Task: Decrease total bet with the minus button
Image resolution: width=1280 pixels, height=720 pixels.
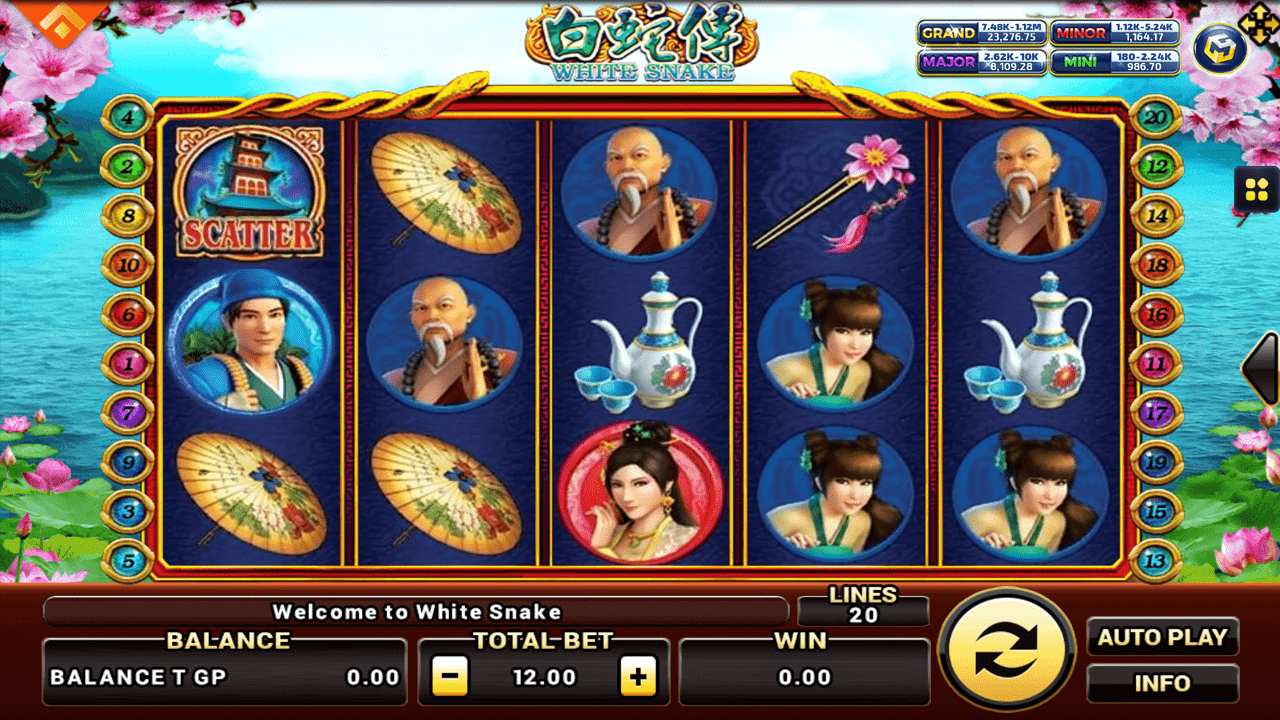Action: [450, 677]
